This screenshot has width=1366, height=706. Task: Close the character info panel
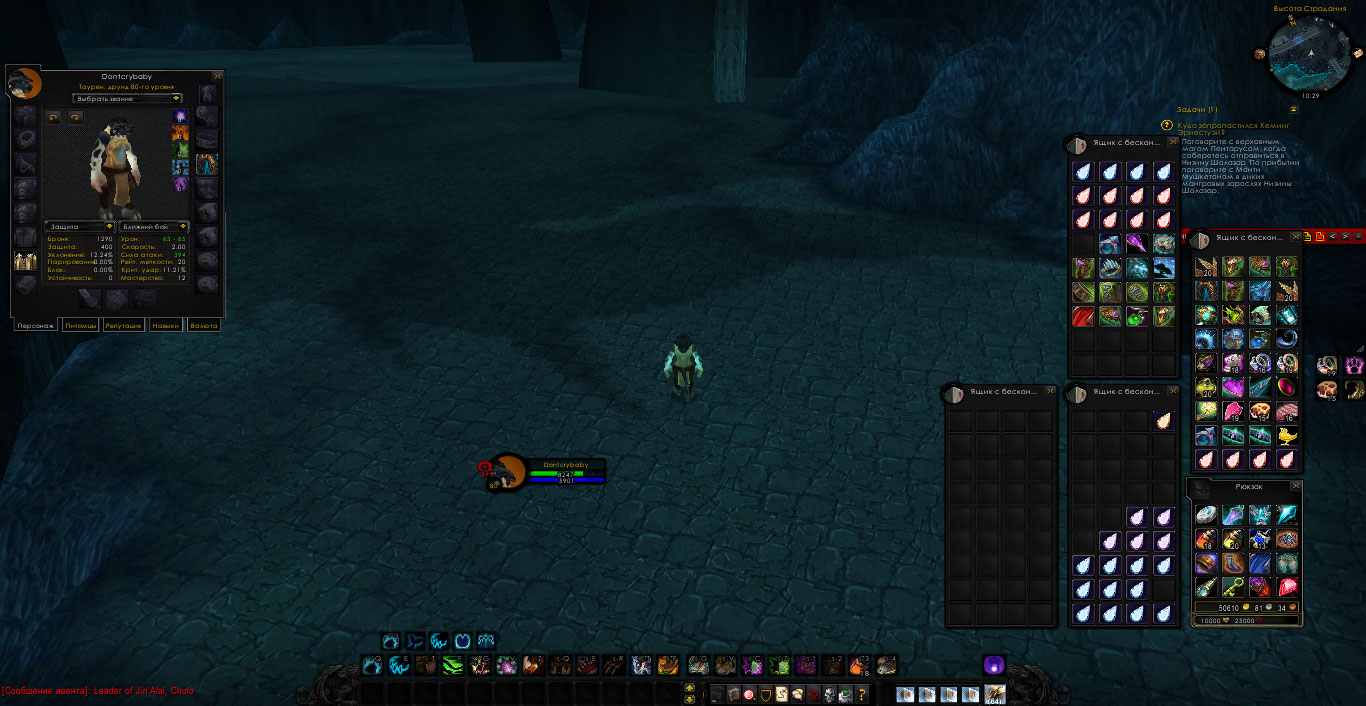pos(218,76)
